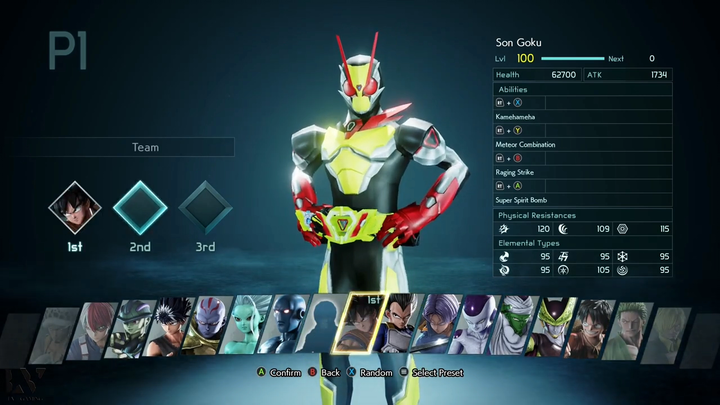Pick Todoroki with red and white hair
The image size is (720, 405).
[x=97, y=327]
